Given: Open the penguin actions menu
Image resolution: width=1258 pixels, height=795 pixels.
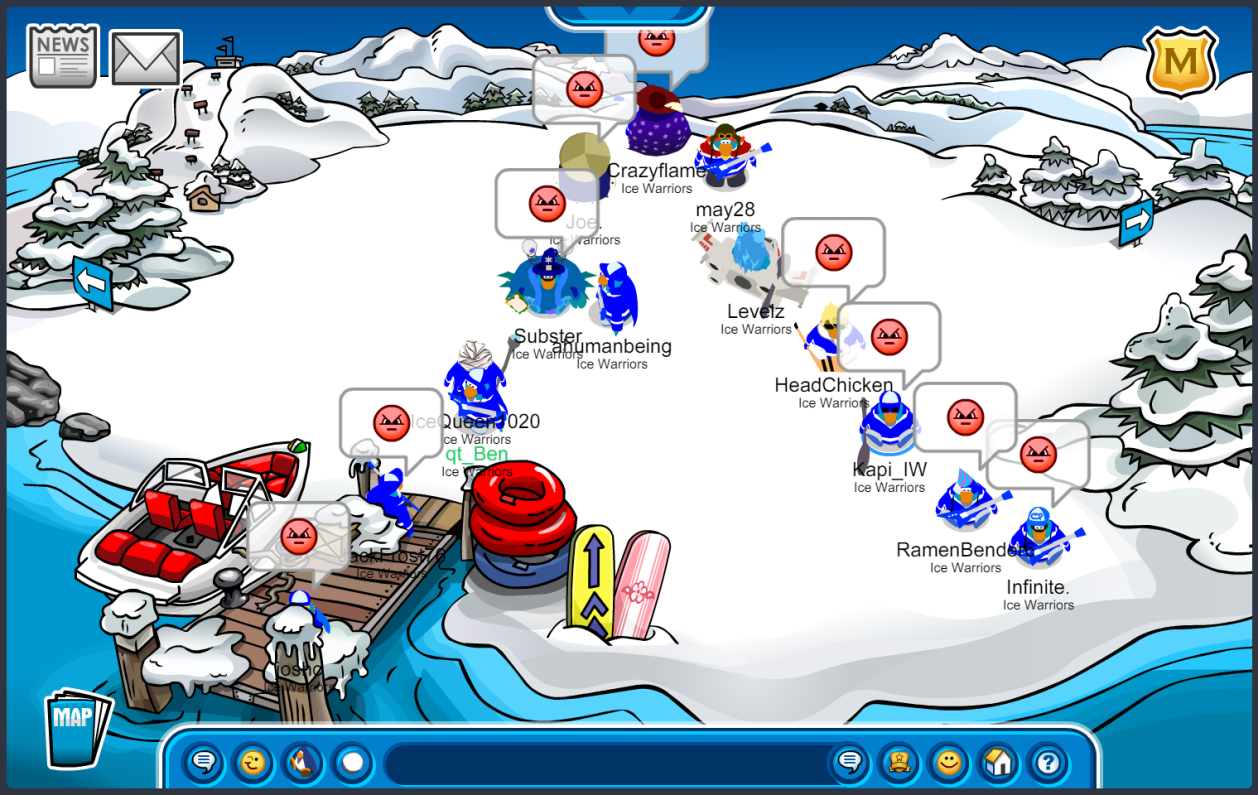Looking at the screenshot, I should pyautogui.click(x=302, y=764).
